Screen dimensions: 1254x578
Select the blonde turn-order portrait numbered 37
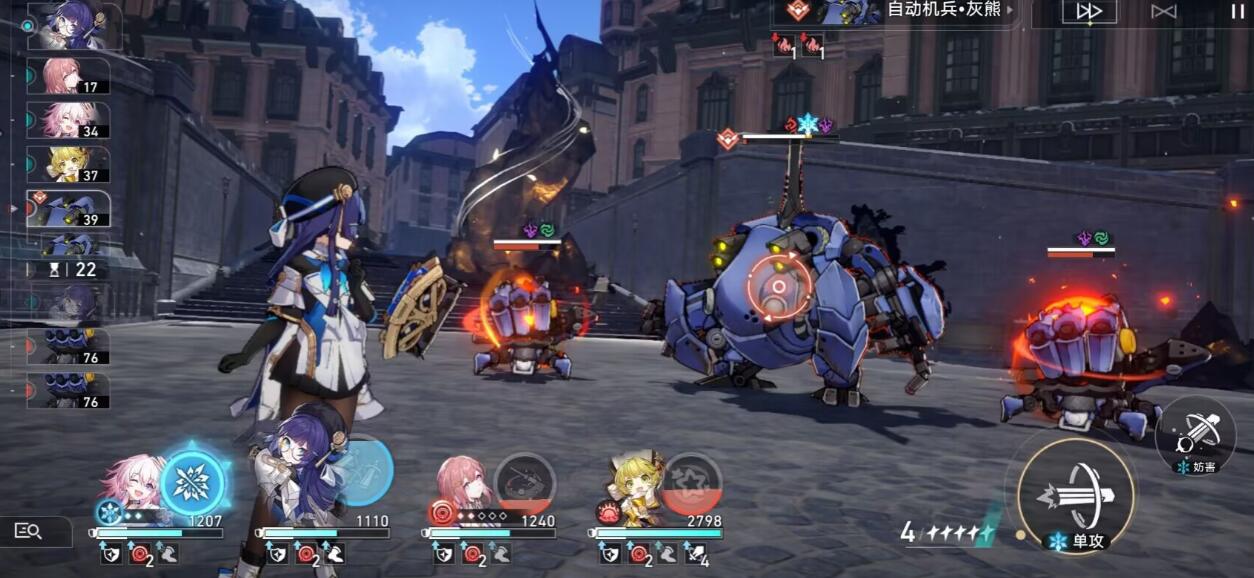point(68,164)
